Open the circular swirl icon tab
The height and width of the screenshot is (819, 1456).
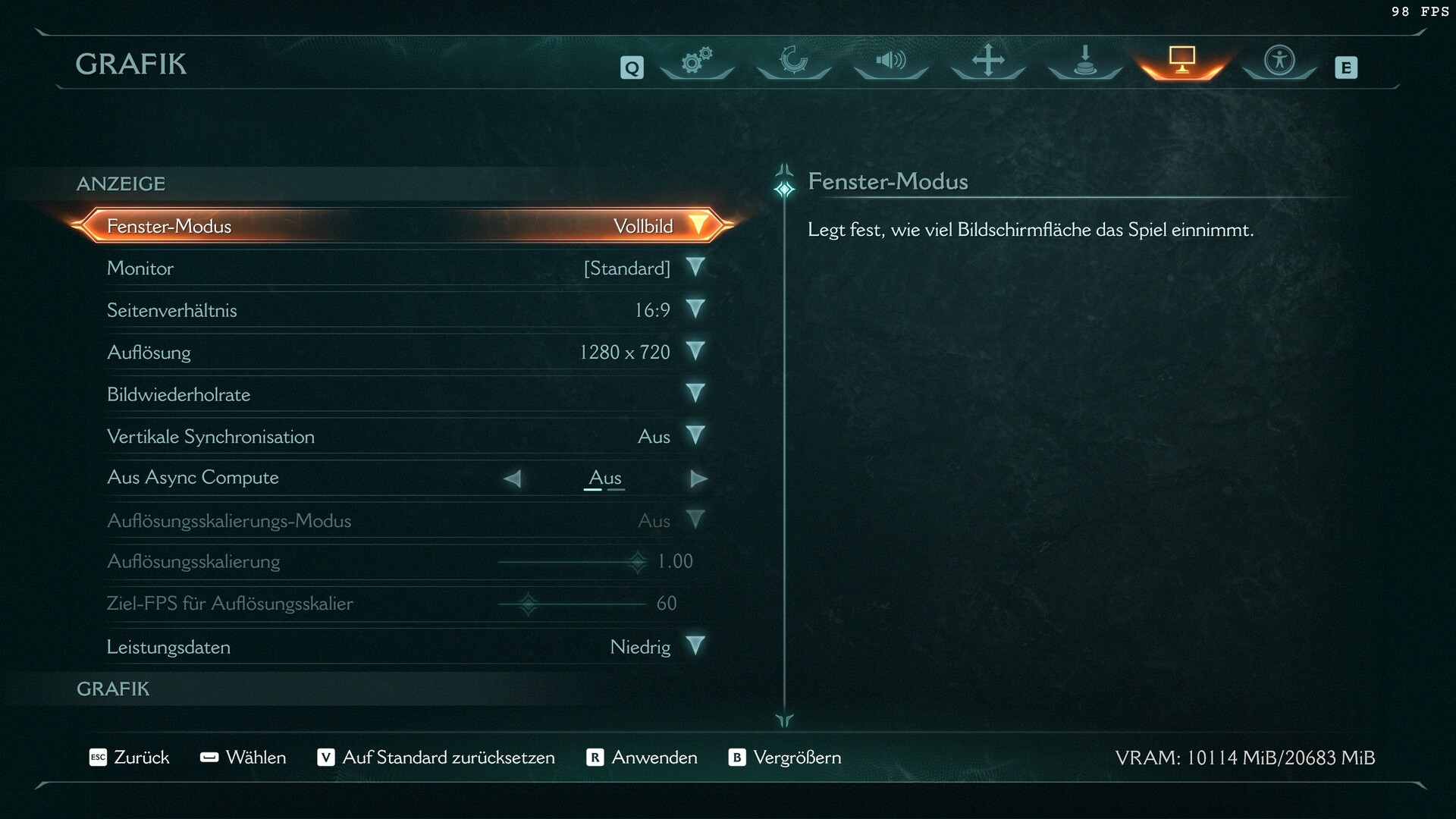794,61
